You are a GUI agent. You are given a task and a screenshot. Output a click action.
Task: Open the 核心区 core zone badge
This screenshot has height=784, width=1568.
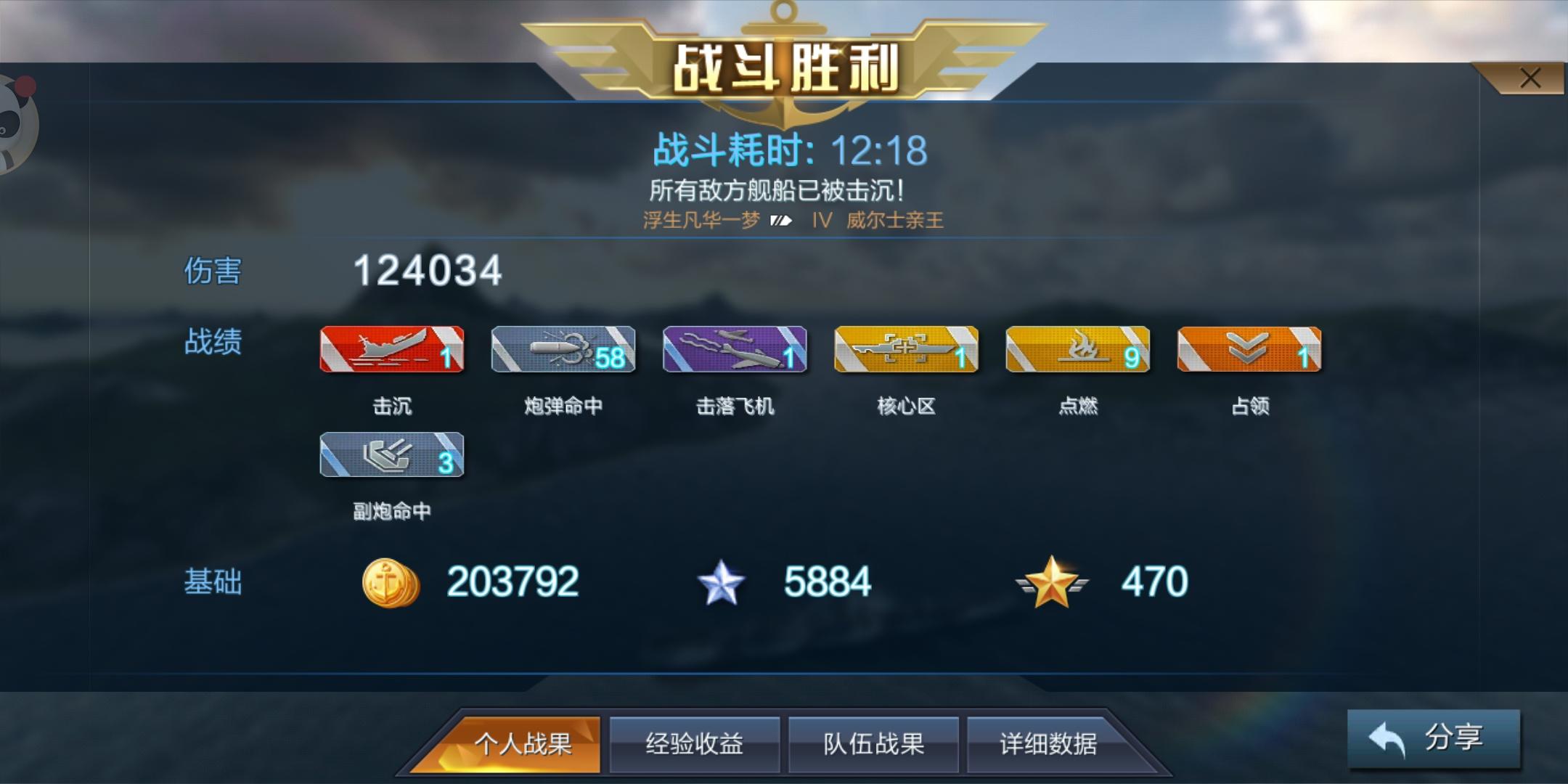[906, 349]
